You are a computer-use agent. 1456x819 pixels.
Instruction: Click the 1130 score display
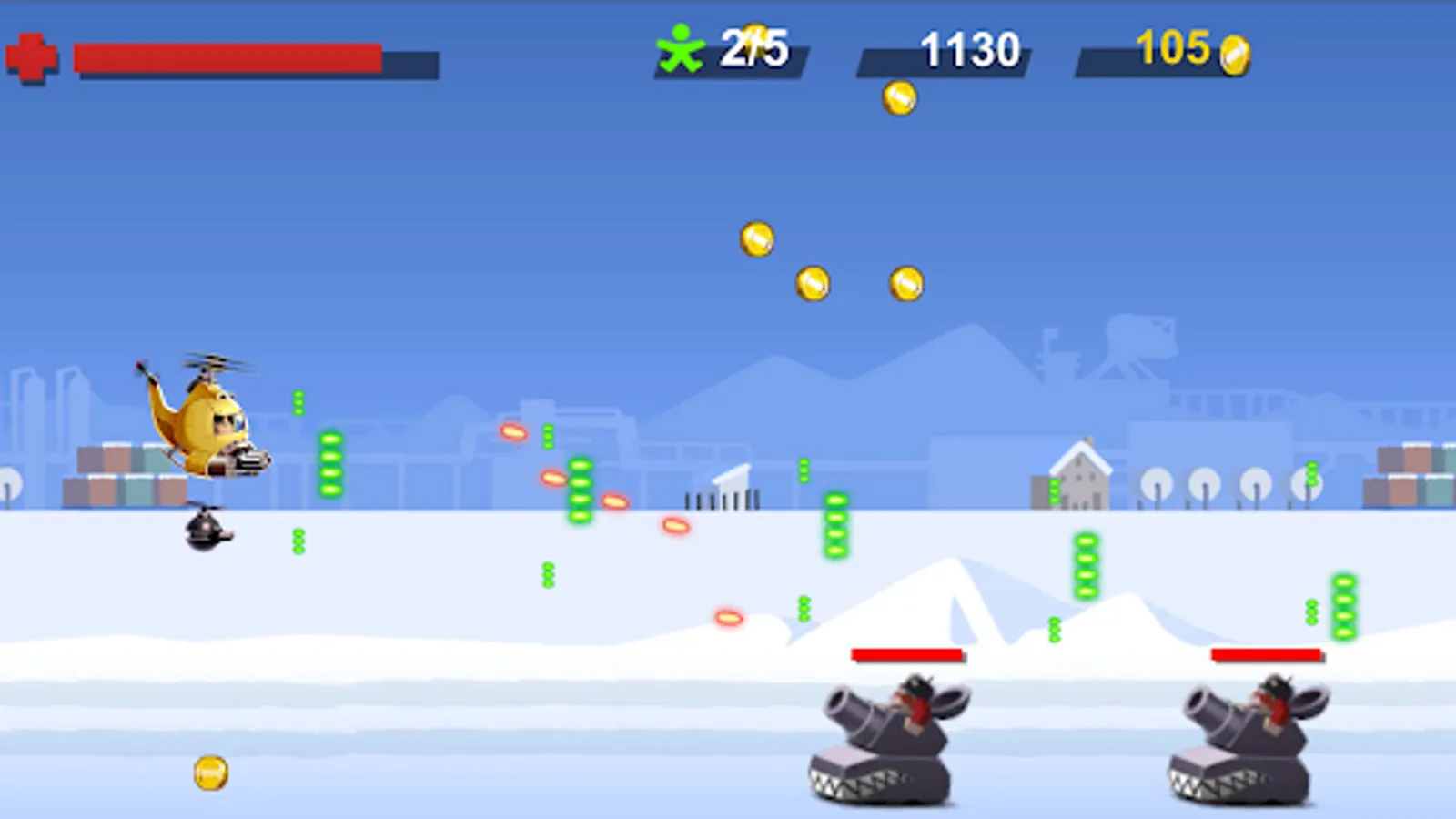click(x=967, y=52)
